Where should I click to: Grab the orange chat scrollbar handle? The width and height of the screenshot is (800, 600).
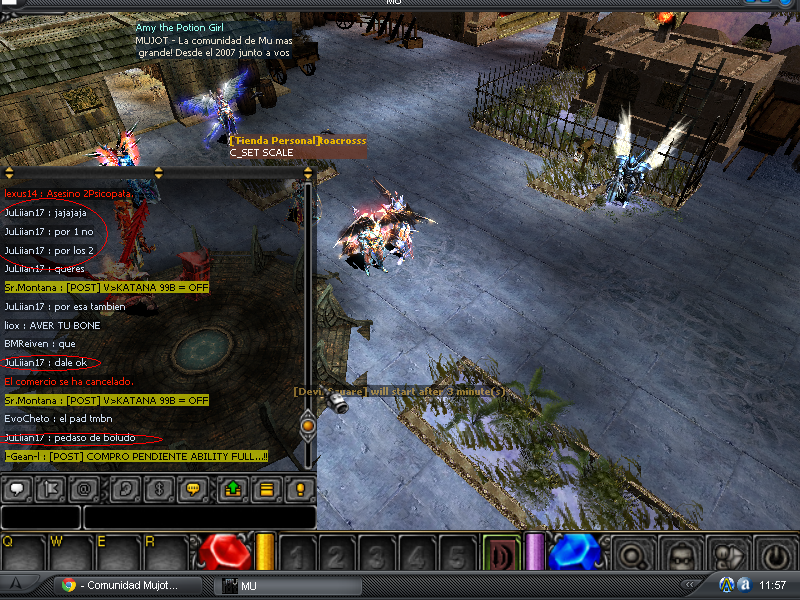(x=308, y=426)
